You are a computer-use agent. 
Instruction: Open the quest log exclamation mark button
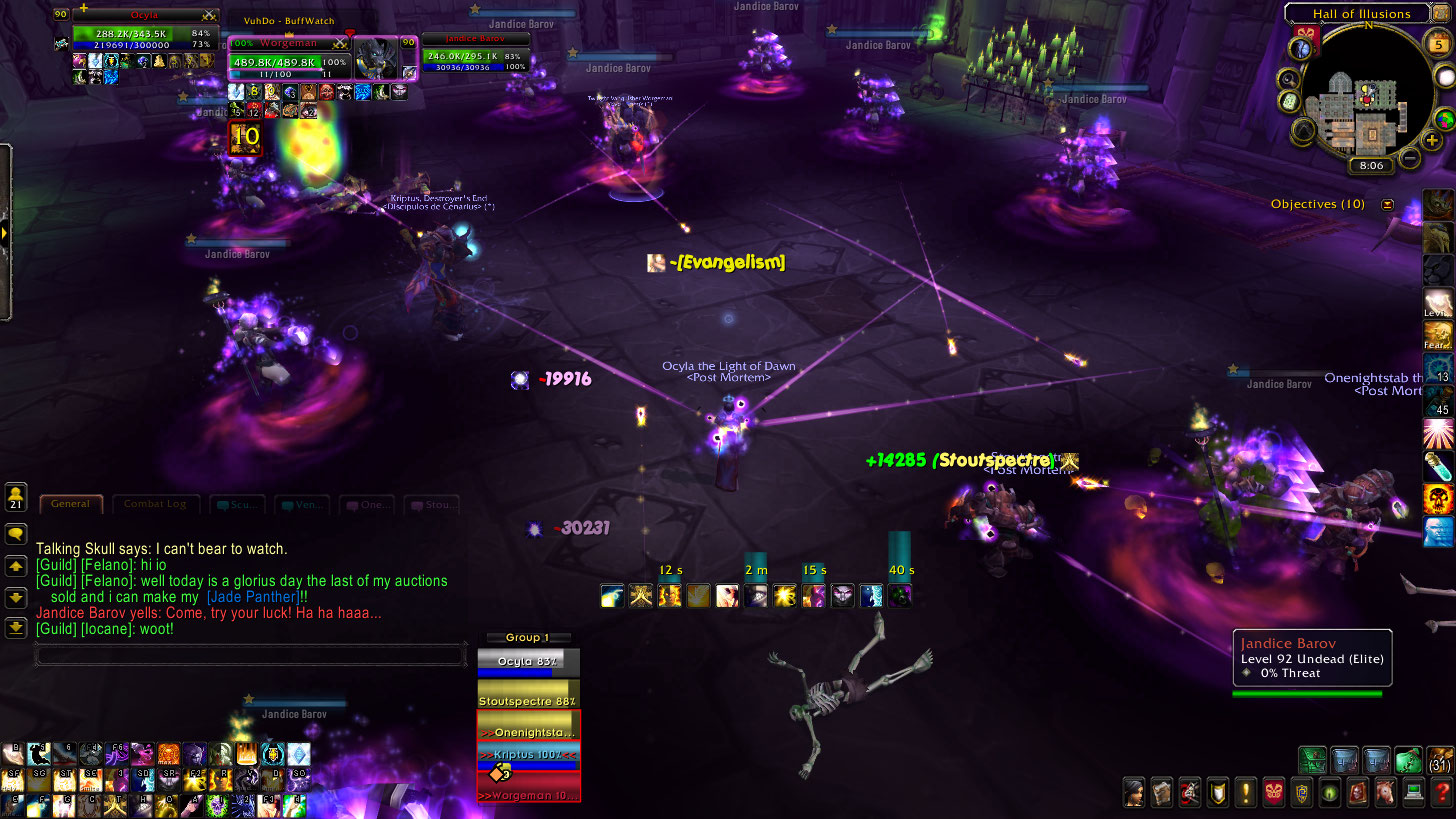click(x=1245, y=793)
